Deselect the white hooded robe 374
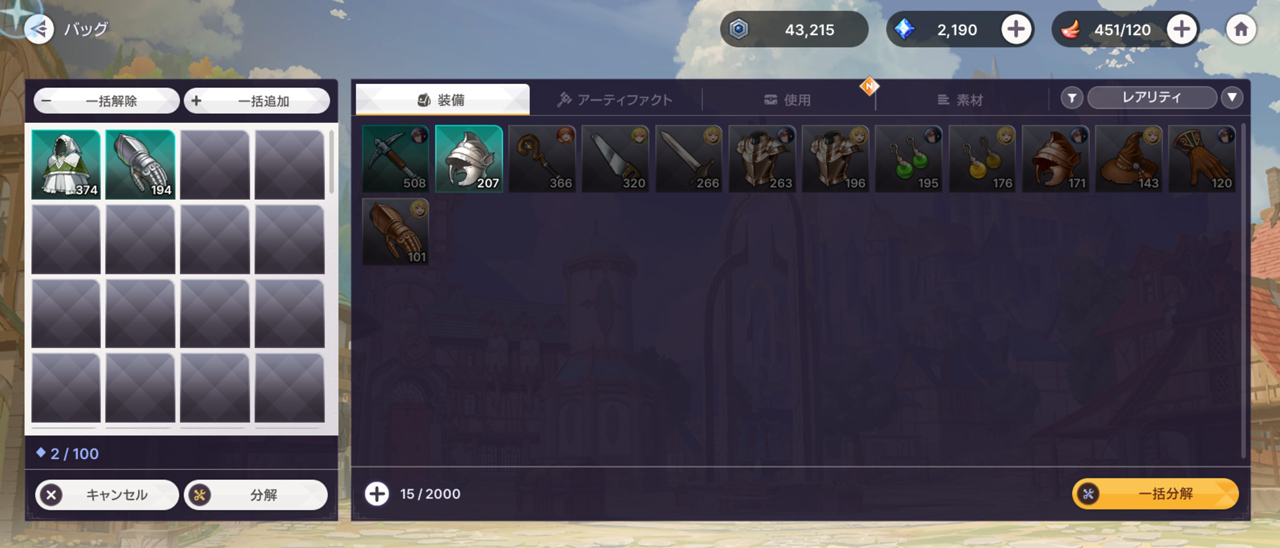The height and width of the screenshot is (548, 1280). [x=66, y=165]
